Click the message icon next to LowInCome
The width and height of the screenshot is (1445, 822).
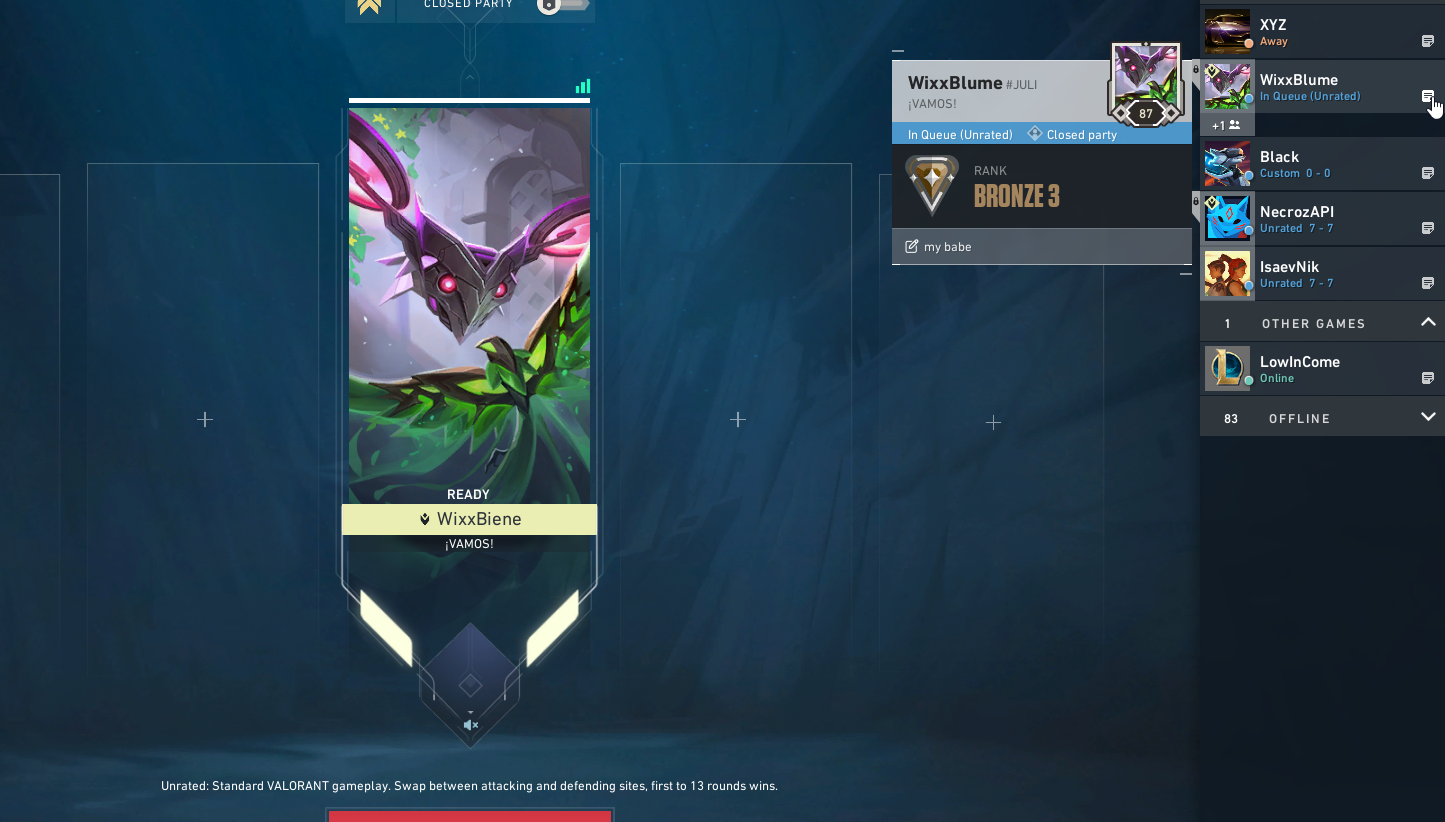tap(1428, 379)
